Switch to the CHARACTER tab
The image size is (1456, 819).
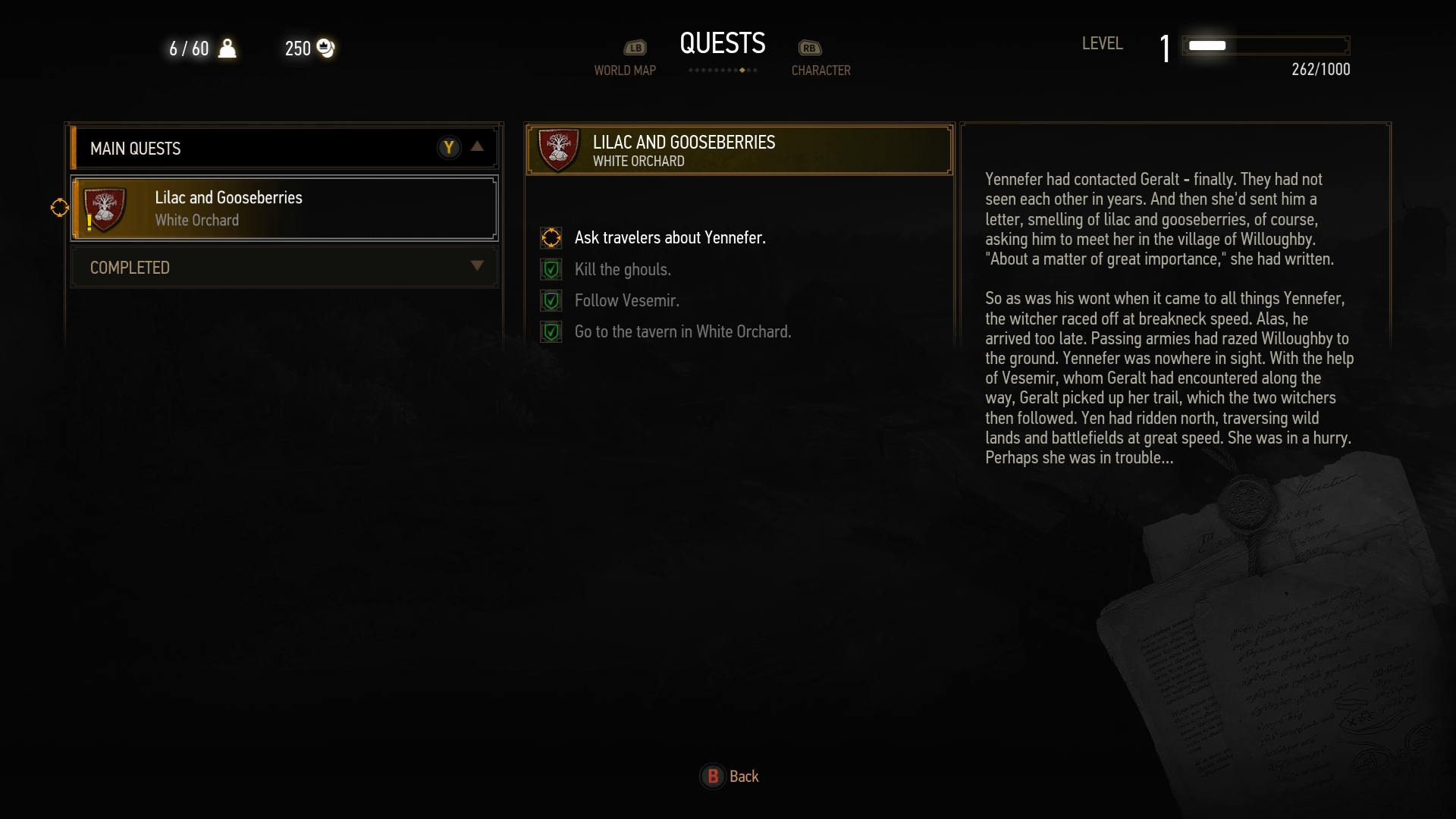[821, 70]
